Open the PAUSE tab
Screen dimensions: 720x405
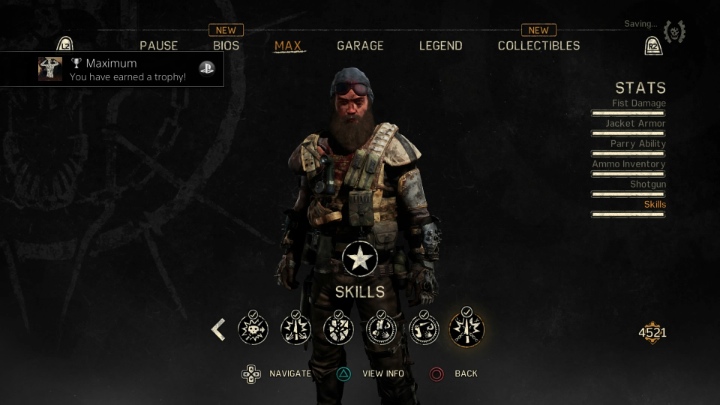tap(159, 46)
